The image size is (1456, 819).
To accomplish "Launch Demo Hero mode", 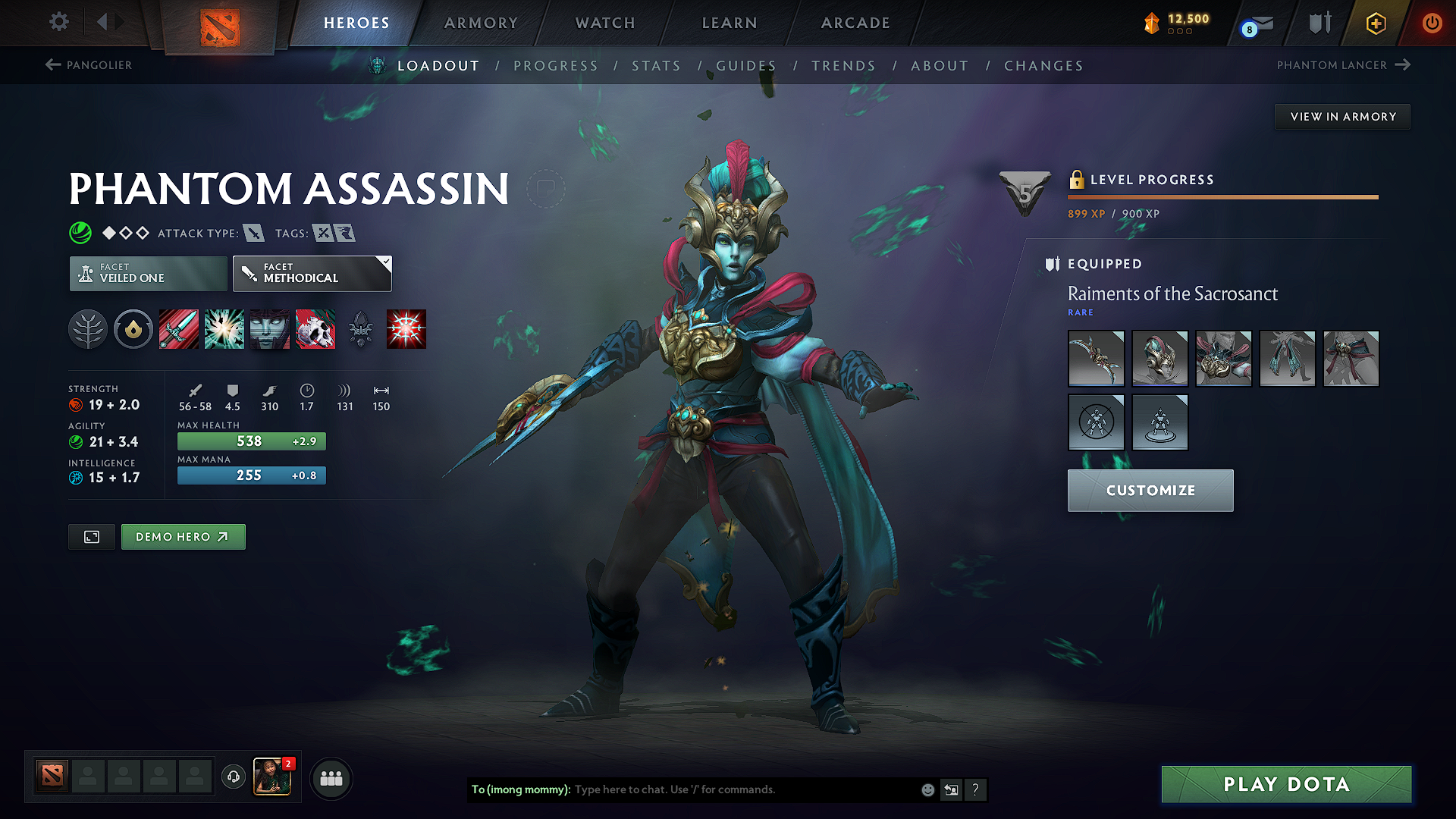I will pos(183,537).
